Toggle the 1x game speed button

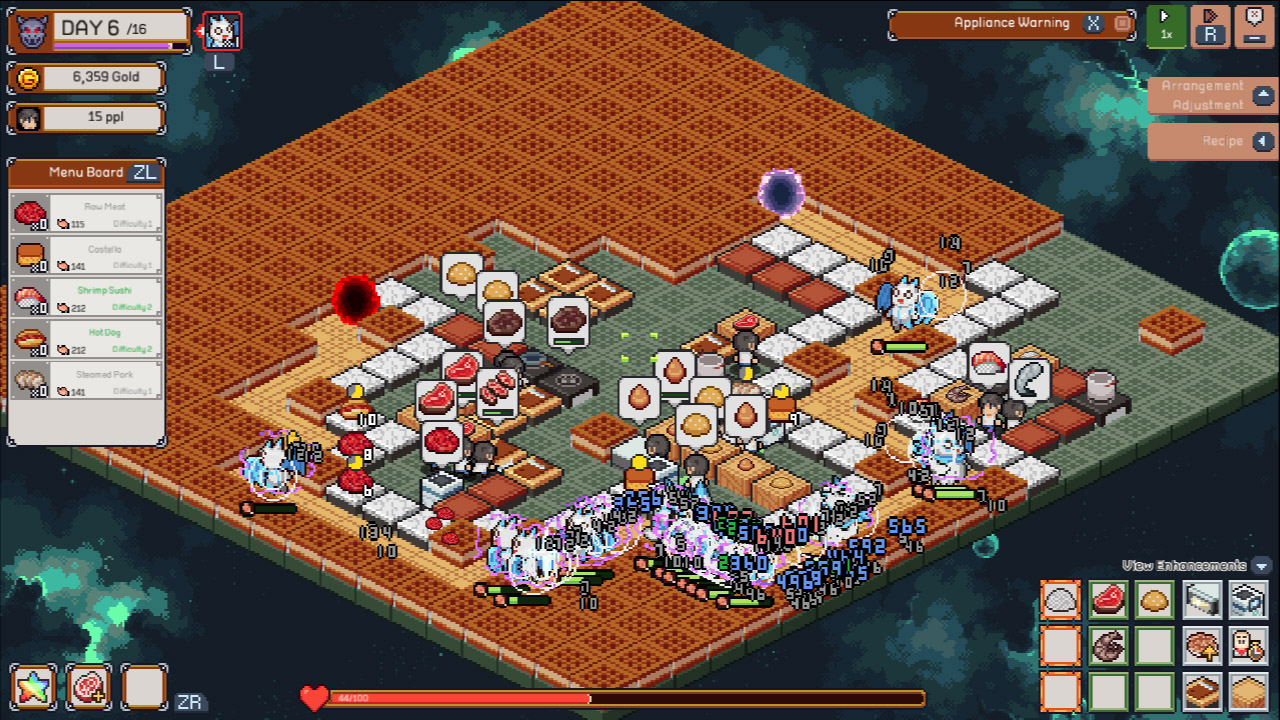(x=1166, y=28)
